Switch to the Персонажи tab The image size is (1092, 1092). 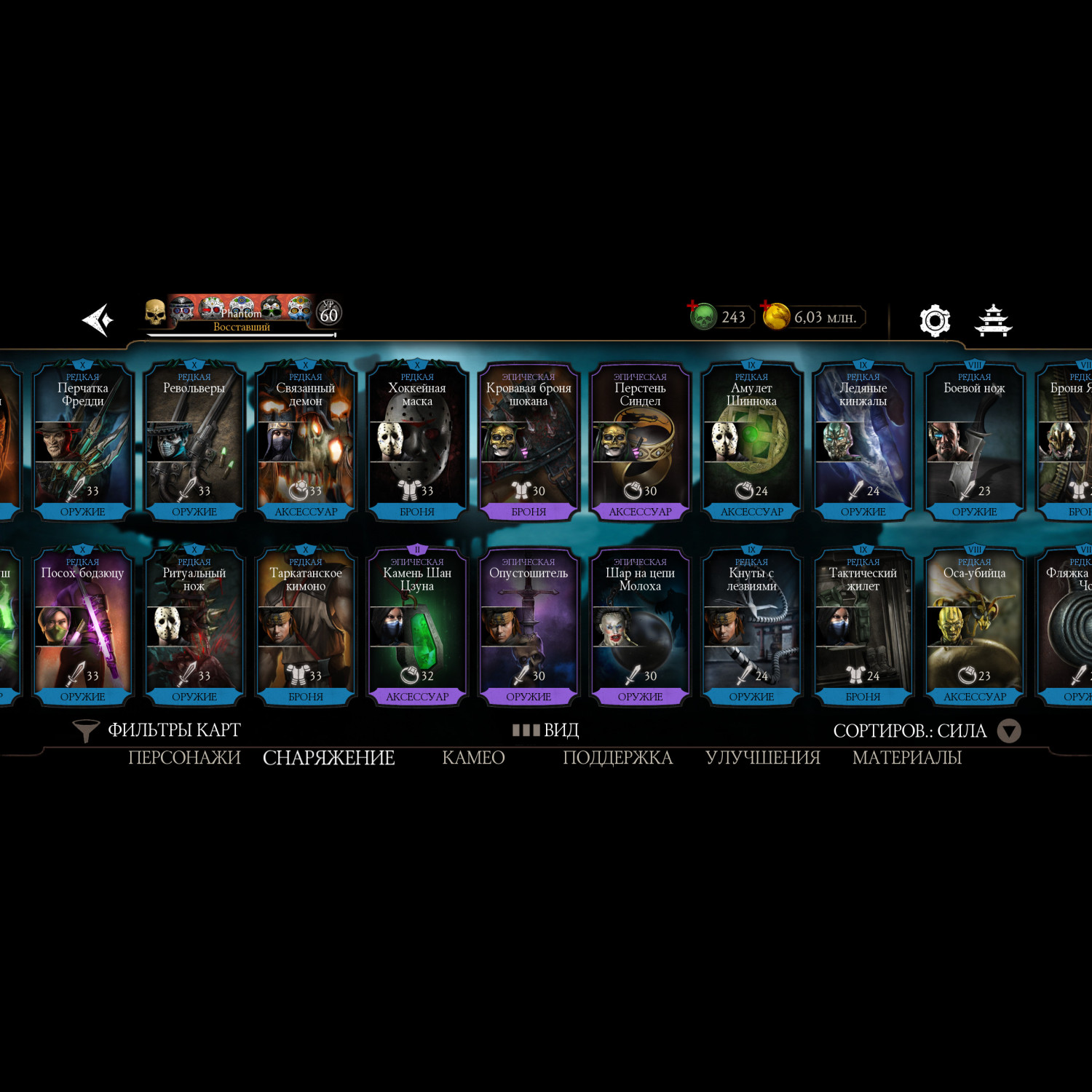pos(184,758)
